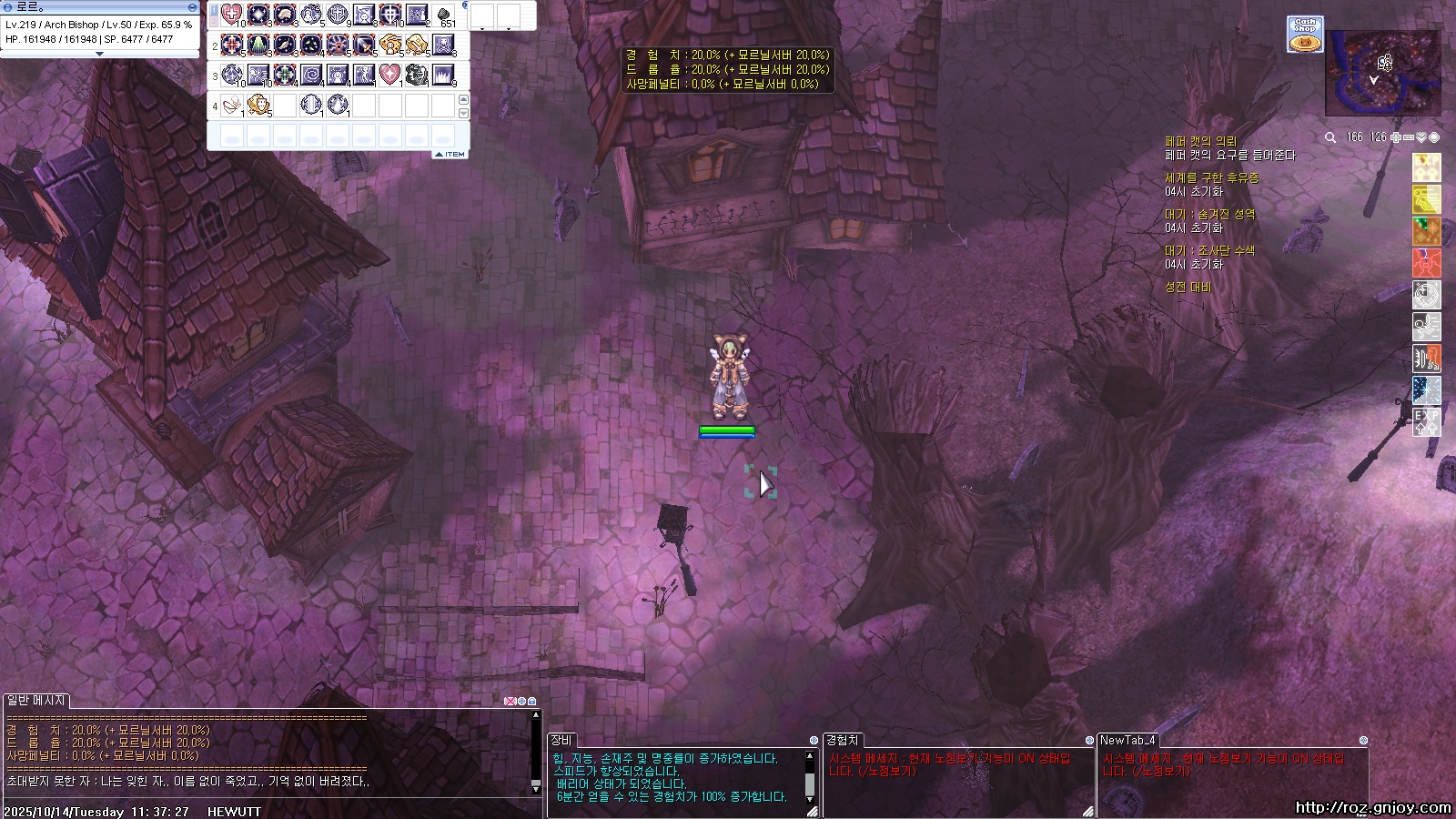Activate the glowing sword skill in row two
Screen dimensions: 1456x819
tap(364, 45)
